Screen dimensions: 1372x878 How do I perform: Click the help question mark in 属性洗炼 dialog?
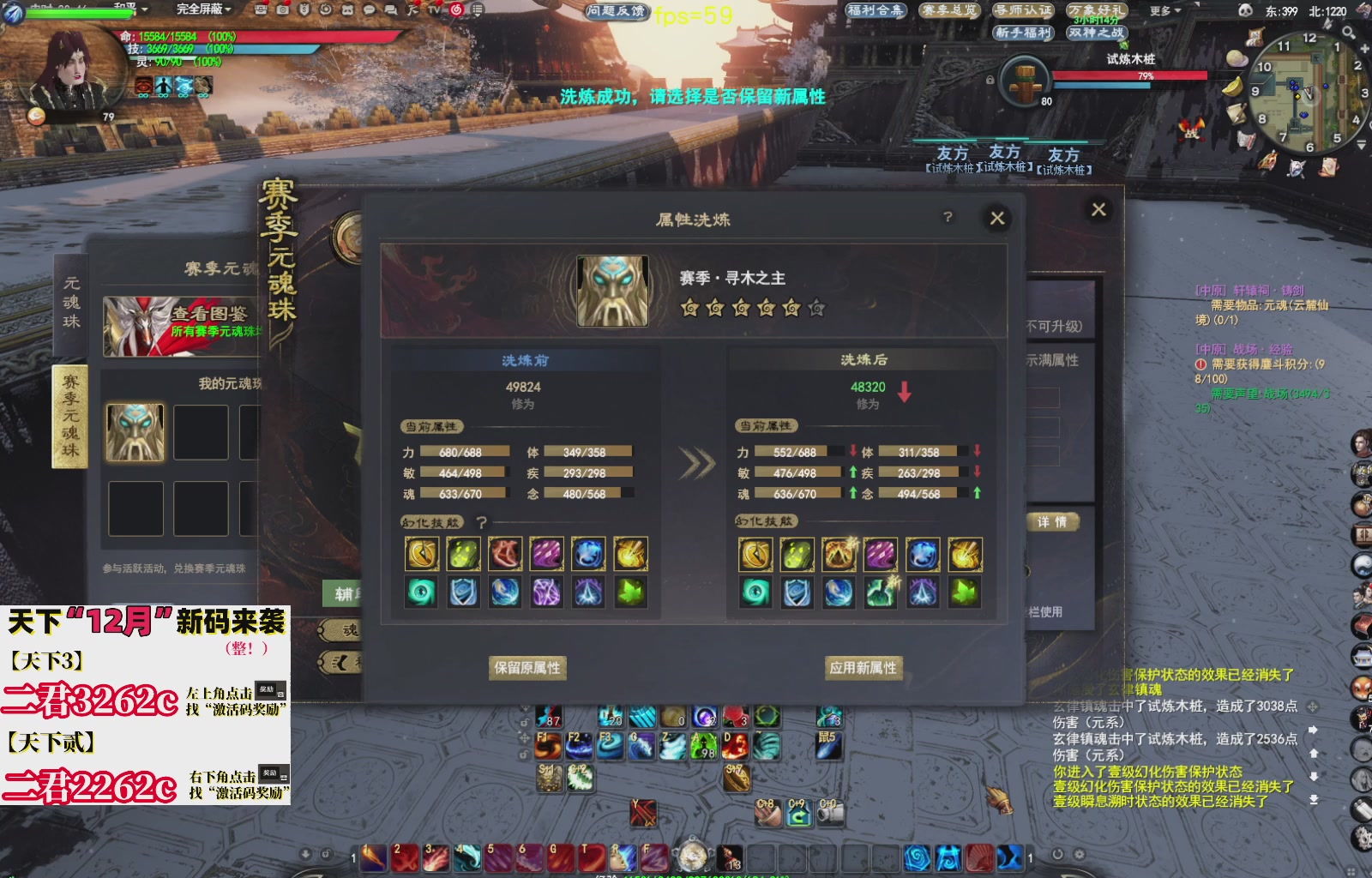pyautogui.click(x=947, y=217)
